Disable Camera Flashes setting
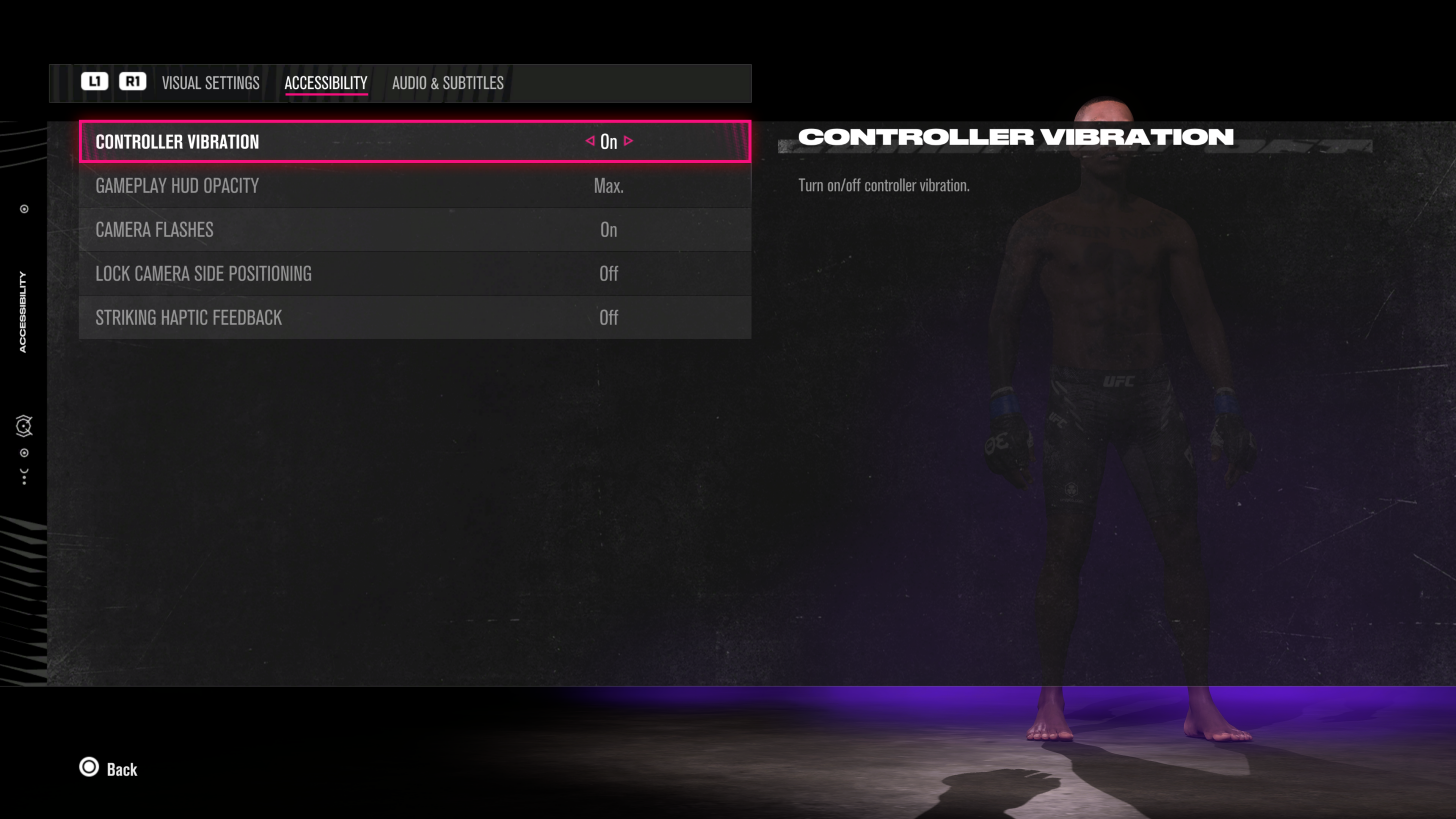 [x=609, y=230]
